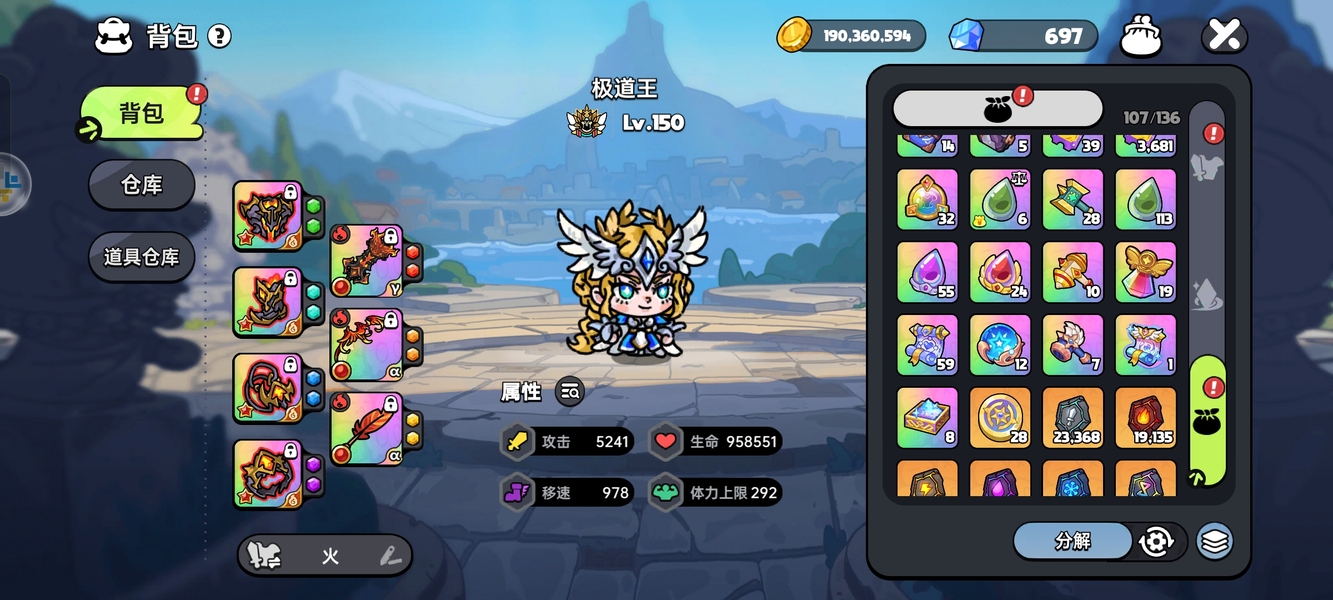The image size is (1333, 600).
Task: Tap the 分解 dismantle button
Action: (x=1072, y=541)
